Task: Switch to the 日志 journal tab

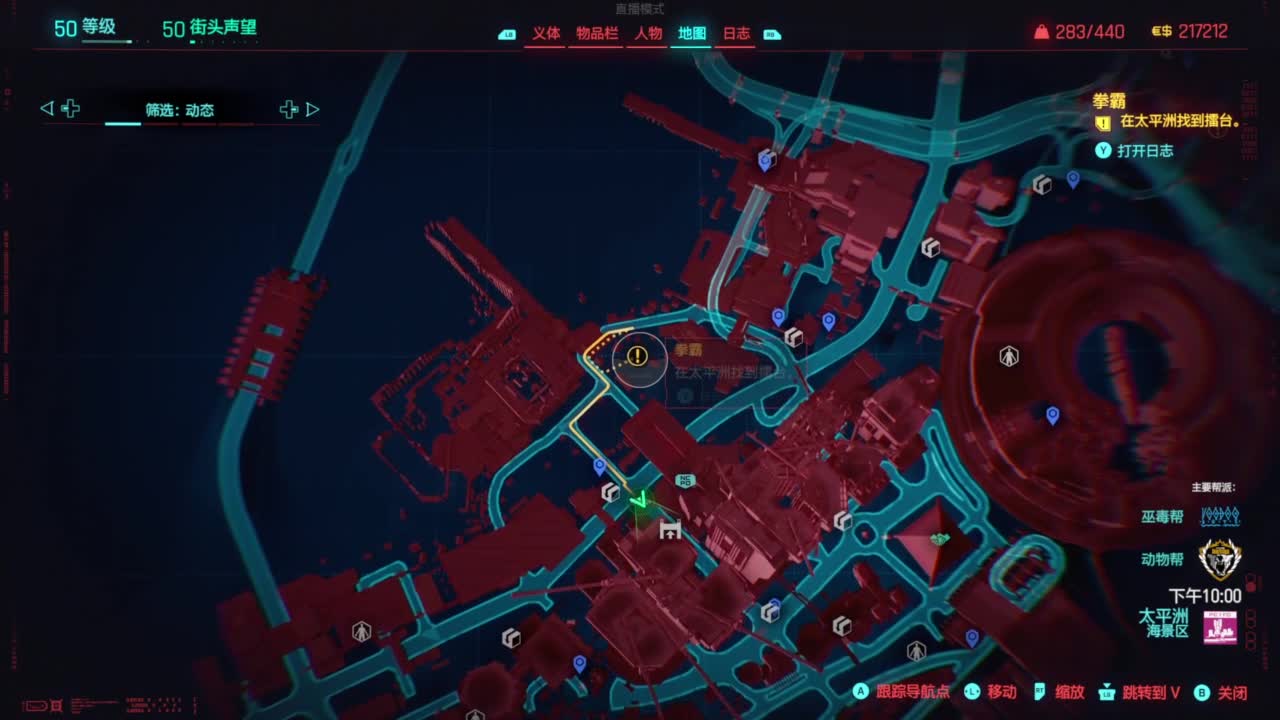Action: point(736,32)
